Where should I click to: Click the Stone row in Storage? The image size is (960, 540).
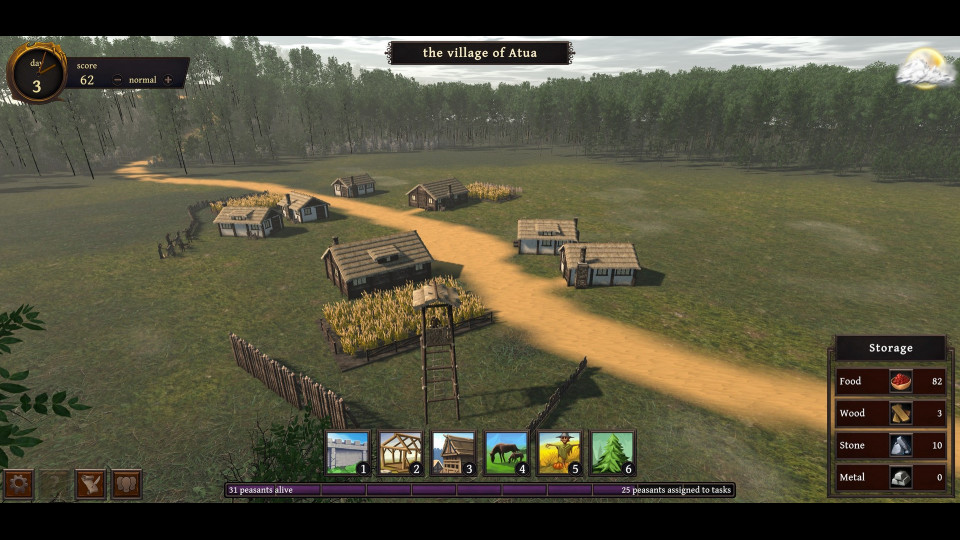point(891,445)
